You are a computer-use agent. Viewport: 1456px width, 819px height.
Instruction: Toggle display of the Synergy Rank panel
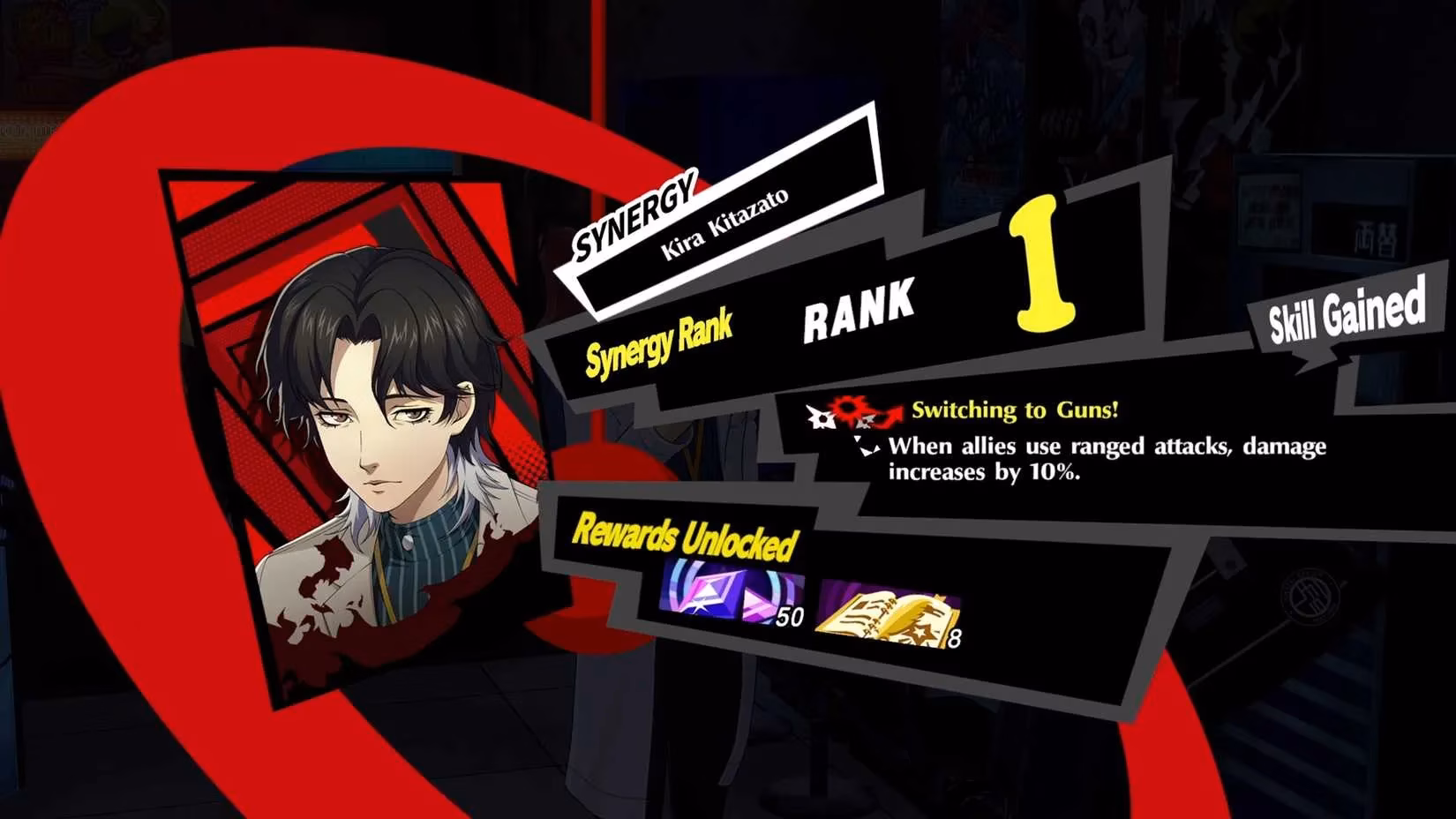click(660, 338)
